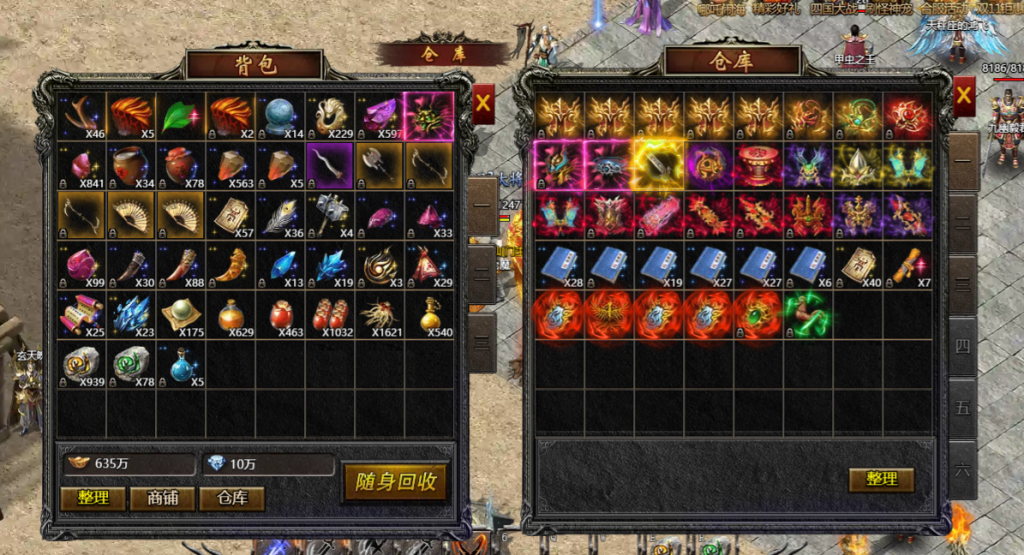Select the red drum in the warehouse
Screen dimensions: 1024x555
coord(758,165)
